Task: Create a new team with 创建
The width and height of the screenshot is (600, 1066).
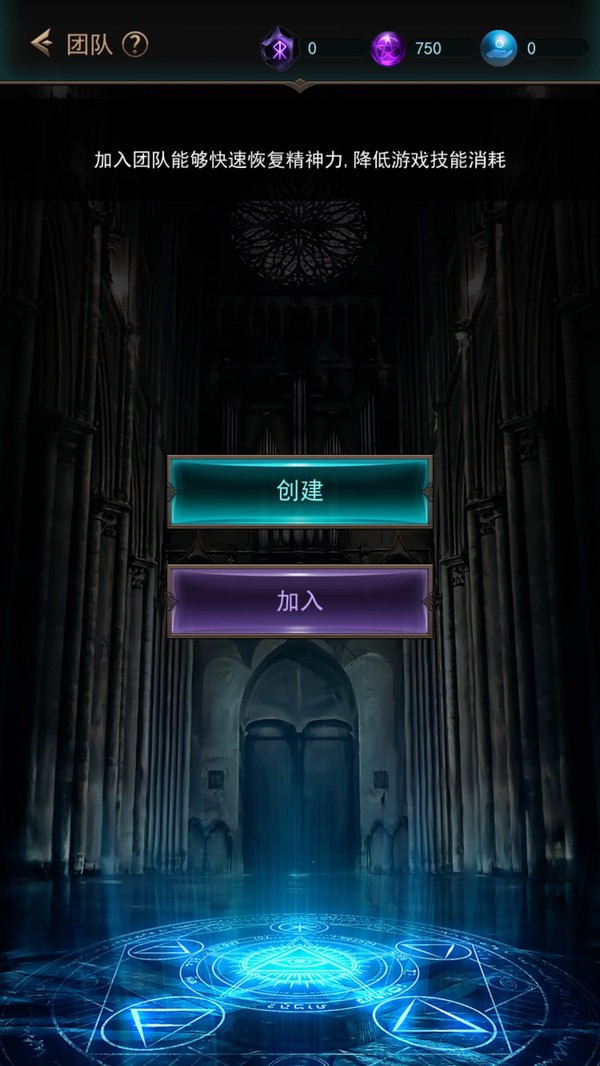Action: [300, 491]
